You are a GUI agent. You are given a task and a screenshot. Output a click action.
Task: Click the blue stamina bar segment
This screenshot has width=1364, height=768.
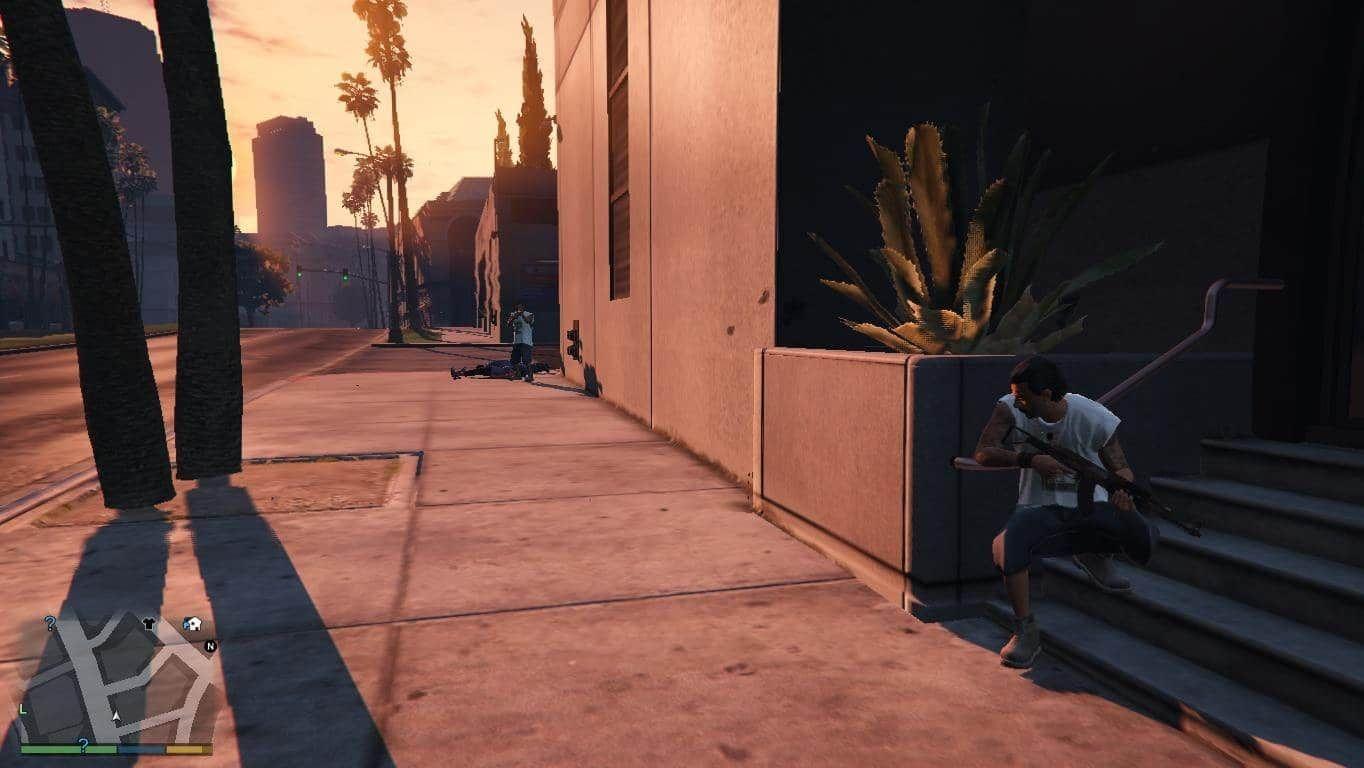(141, 749)
